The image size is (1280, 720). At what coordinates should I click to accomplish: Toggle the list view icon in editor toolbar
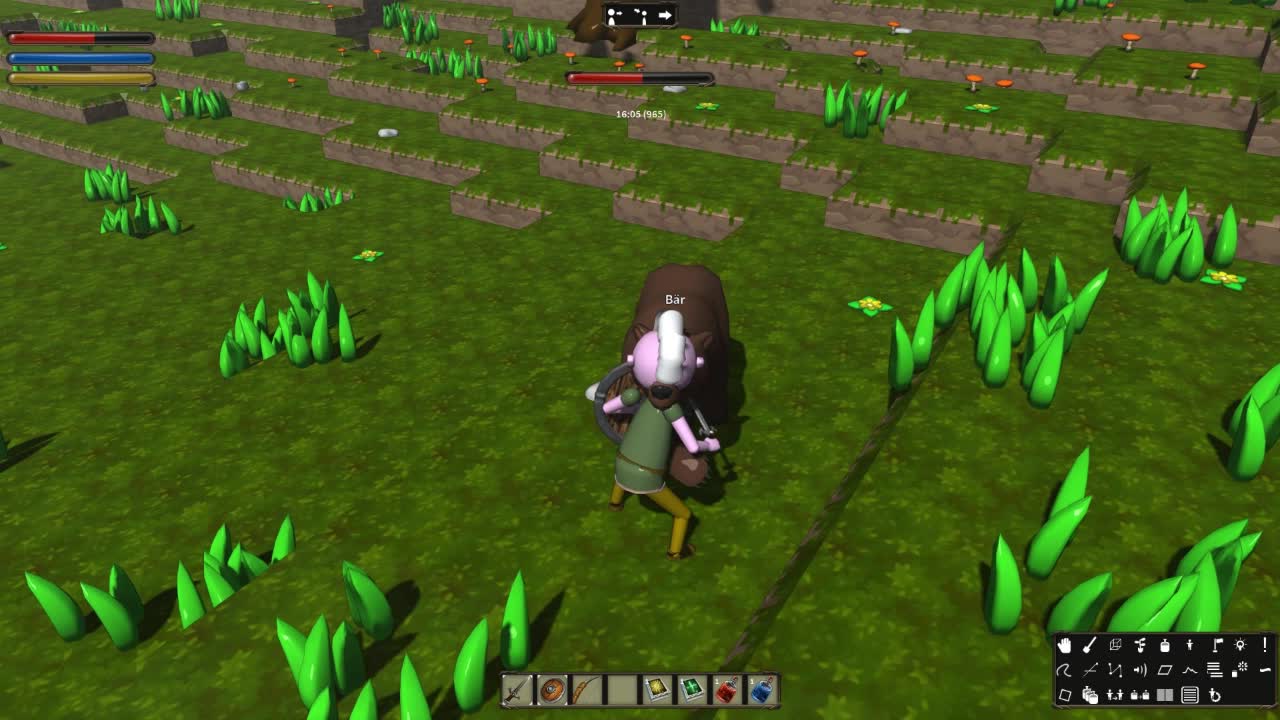click(x=1189, y=696)
